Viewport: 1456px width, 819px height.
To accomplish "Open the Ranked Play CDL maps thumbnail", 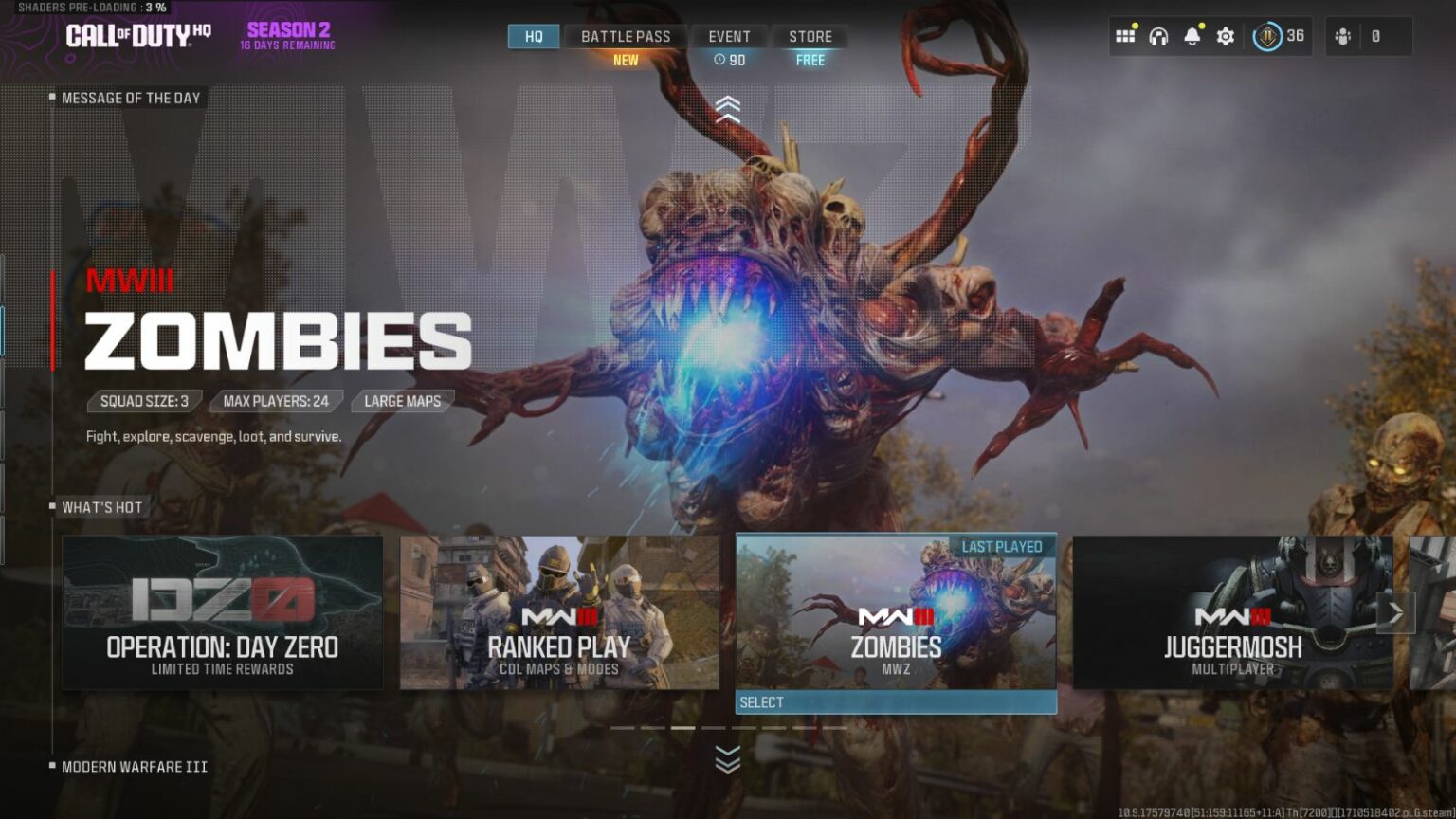I will click(557, 612).
